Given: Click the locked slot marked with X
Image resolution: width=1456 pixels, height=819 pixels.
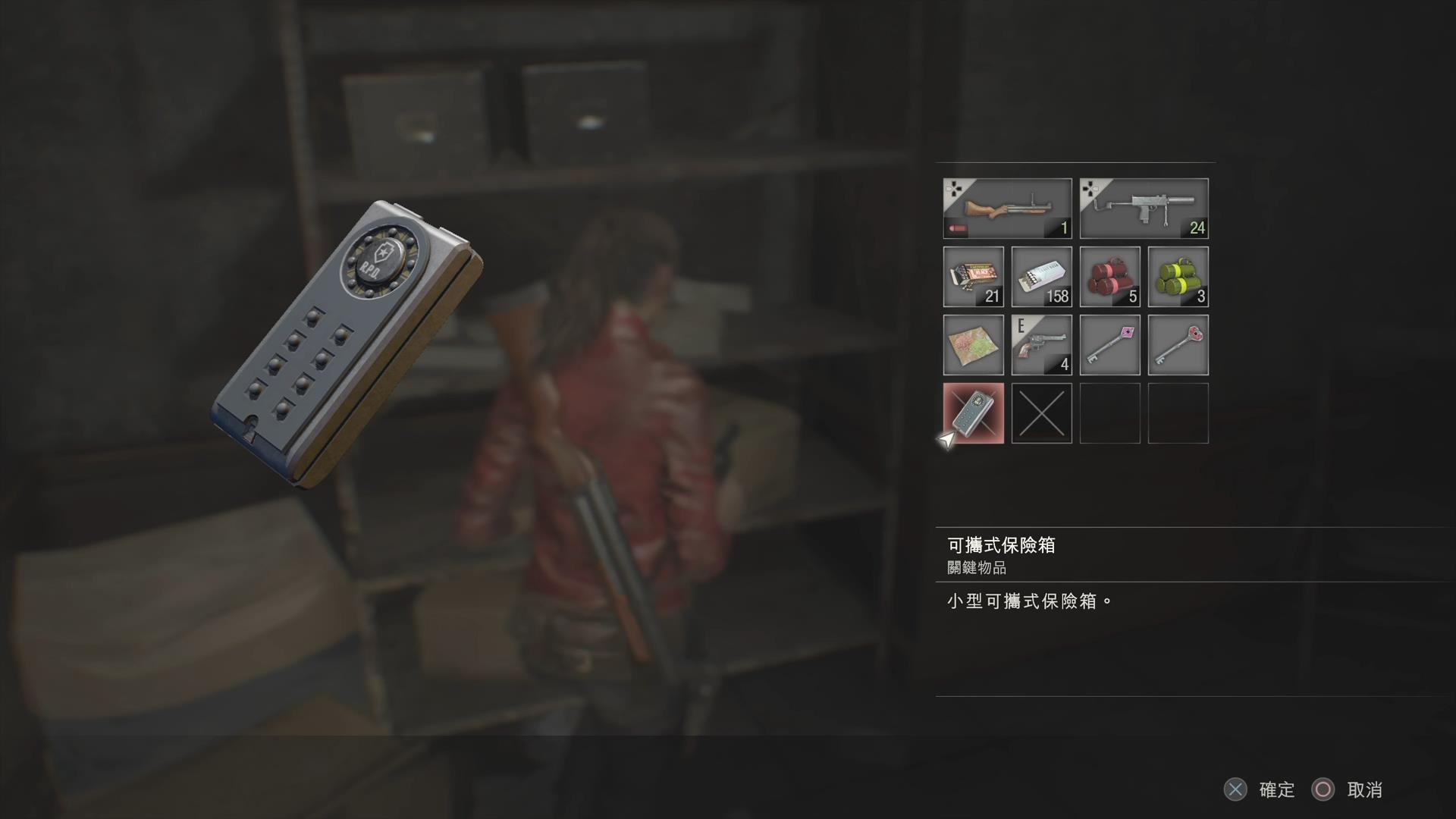Looking at the screenshot, I should point(1041,413).
